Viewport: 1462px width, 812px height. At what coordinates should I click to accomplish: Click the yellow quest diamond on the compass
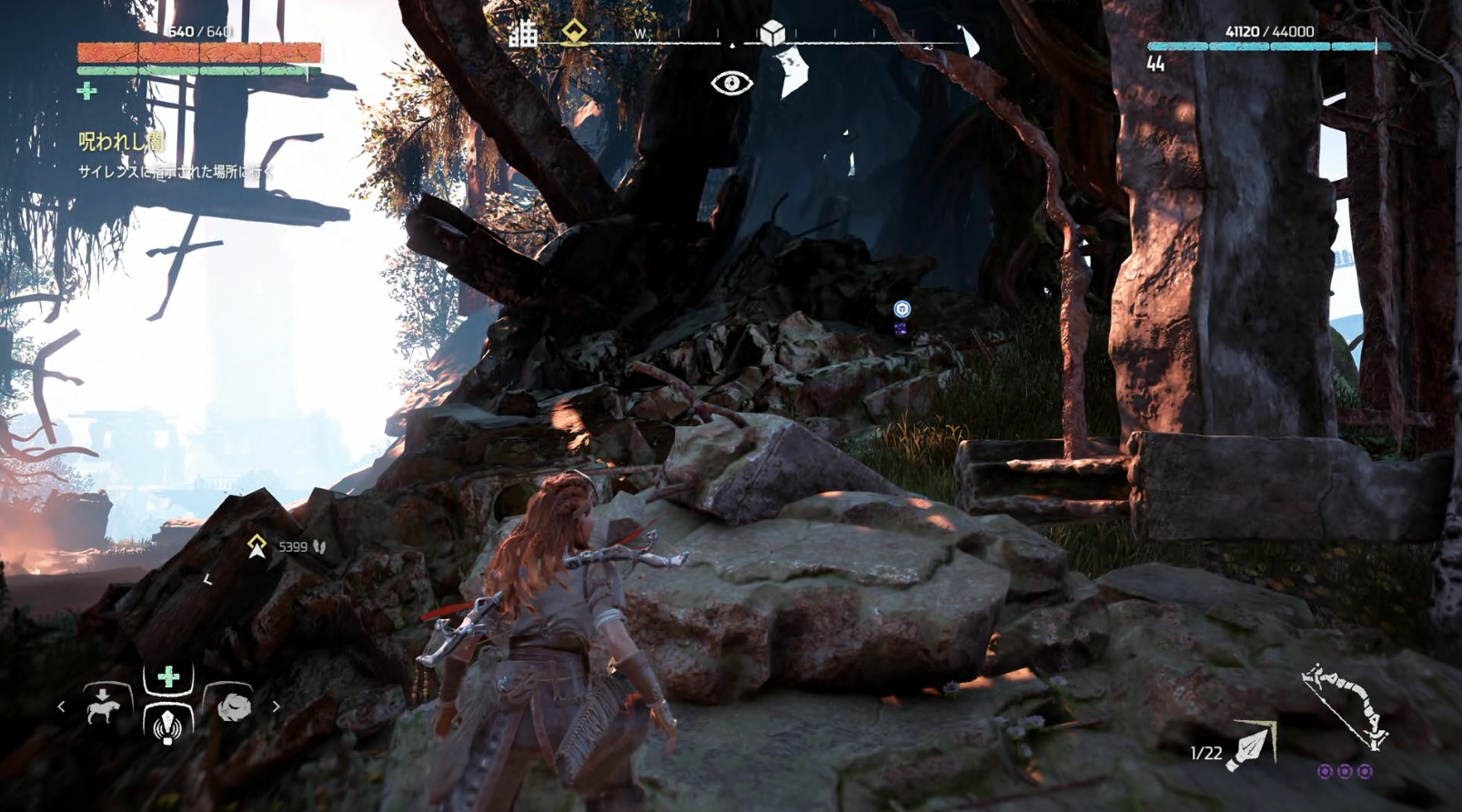pos(574,32)
